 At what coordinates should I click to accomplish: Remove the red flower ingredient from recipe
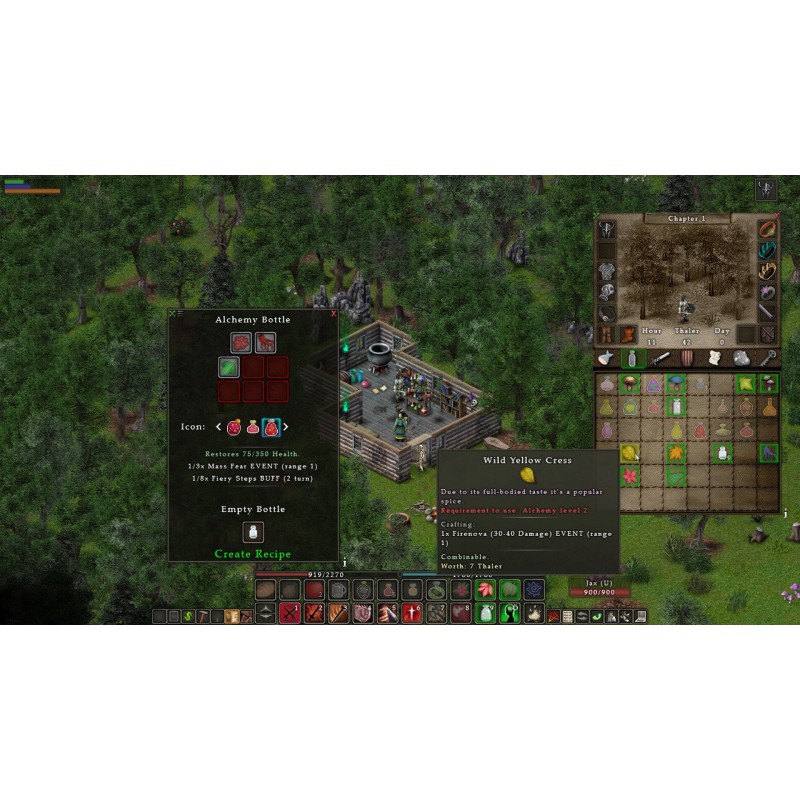pyautogui.click(x=241, y=343)
